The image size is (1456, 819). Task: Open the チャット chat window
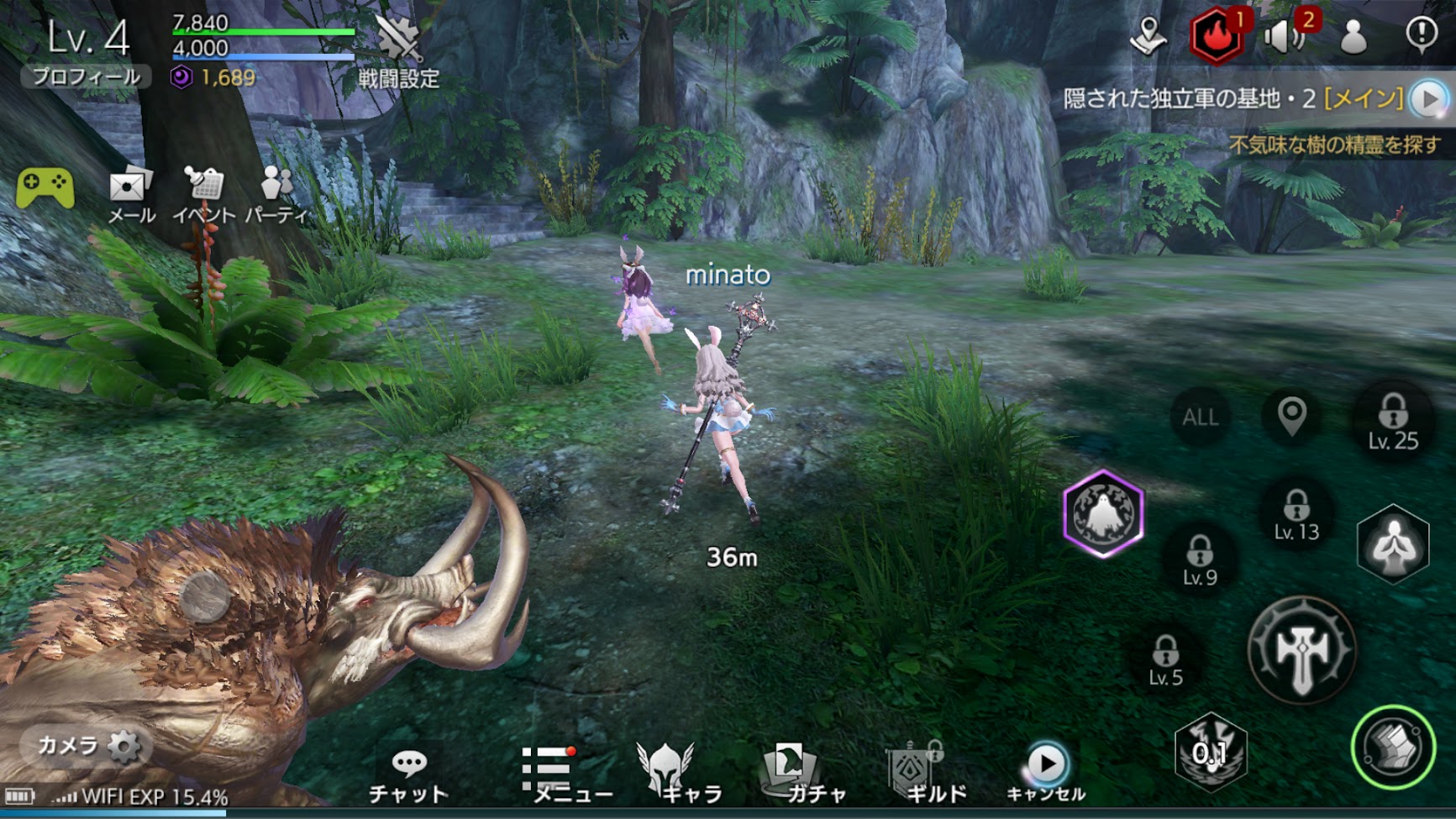point(409,775)
